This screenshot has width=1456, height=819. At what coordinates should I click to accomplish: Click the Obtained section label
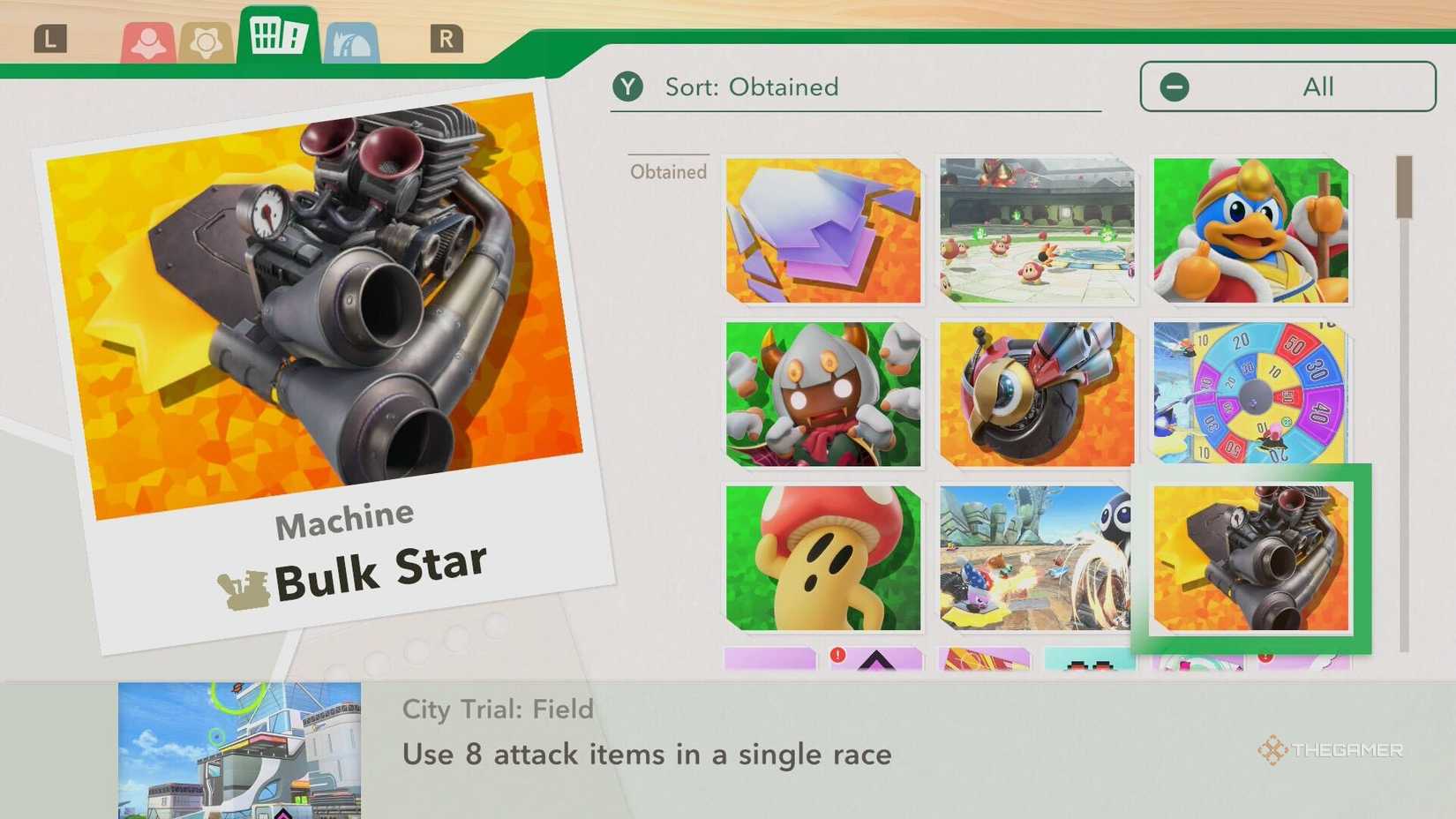tap(668, 172)
